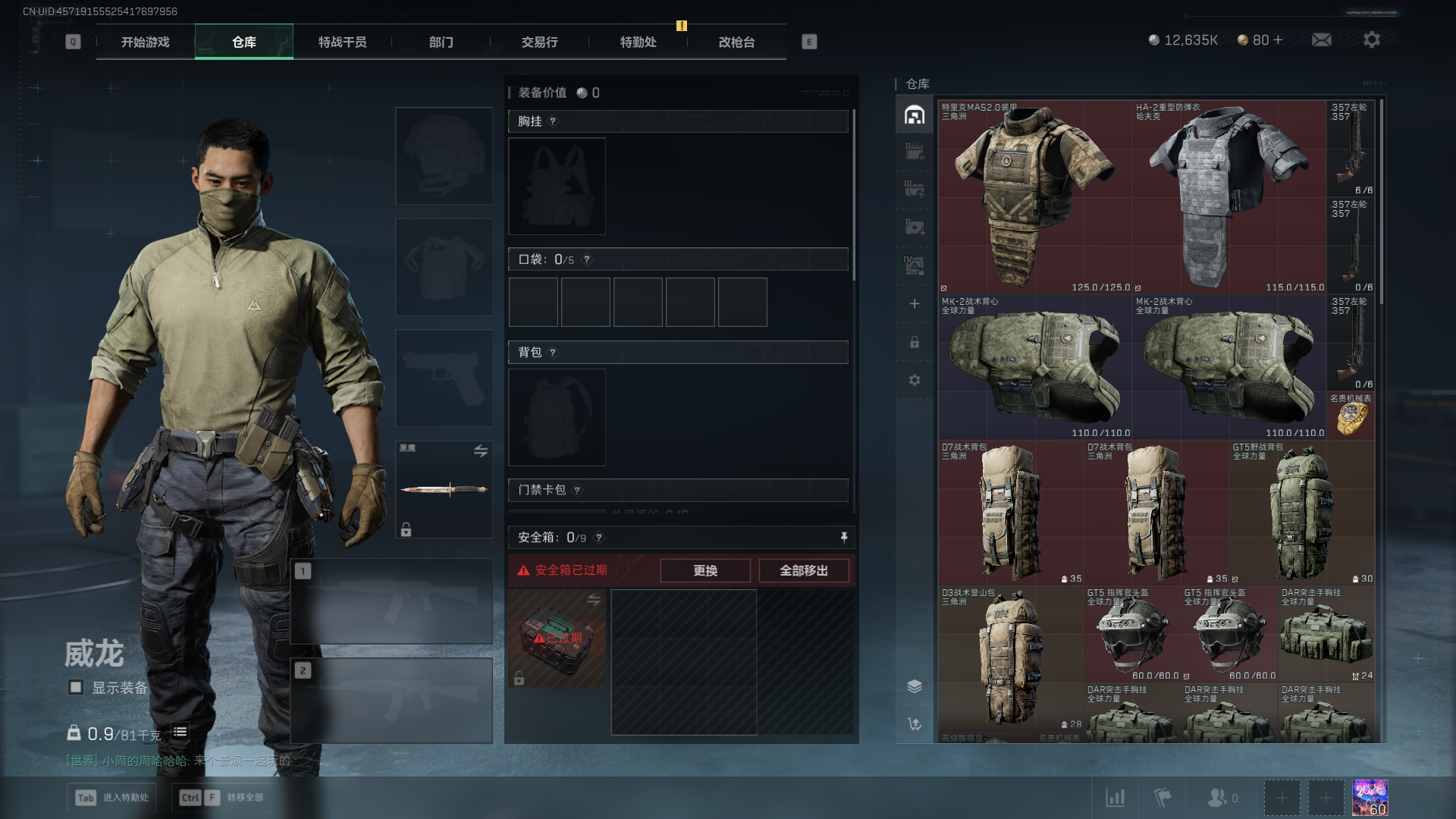Open settings via the gear icon
The height and width of the screenshot is (819, 1456).
click(x=1371, y=40)
